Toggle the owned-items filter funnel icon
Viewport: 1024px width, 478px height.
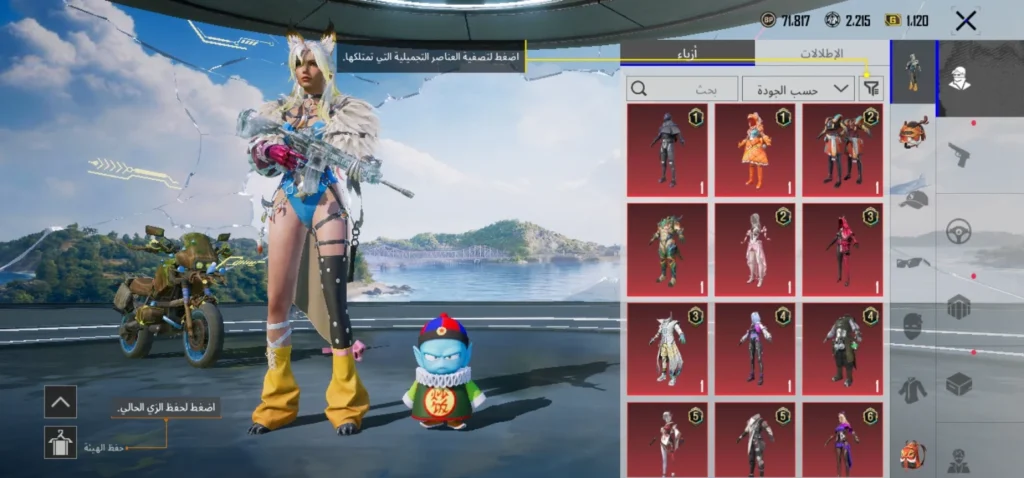tap(872, 89)
